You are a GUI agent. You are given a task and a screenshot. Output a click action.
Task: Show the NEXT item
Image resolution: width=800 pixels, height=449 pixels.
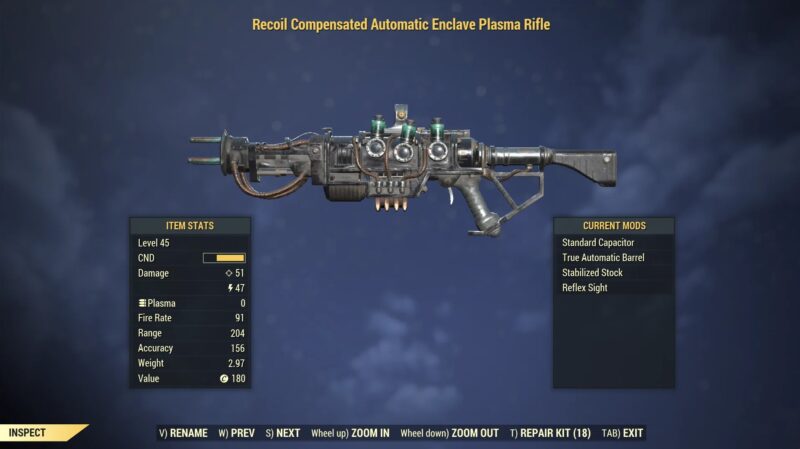[x=283, y=433]
